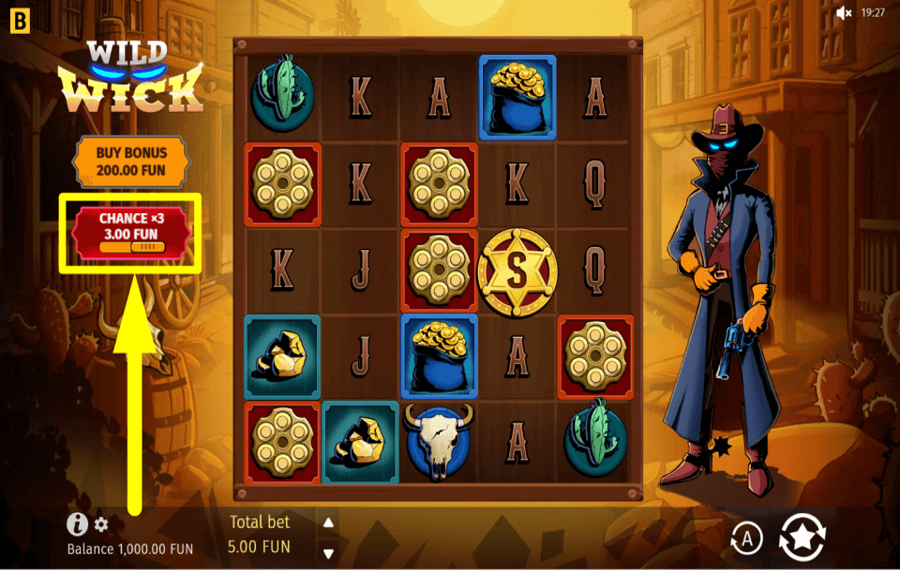
Task: Enable autoplay with the A button
Action: 746,538
